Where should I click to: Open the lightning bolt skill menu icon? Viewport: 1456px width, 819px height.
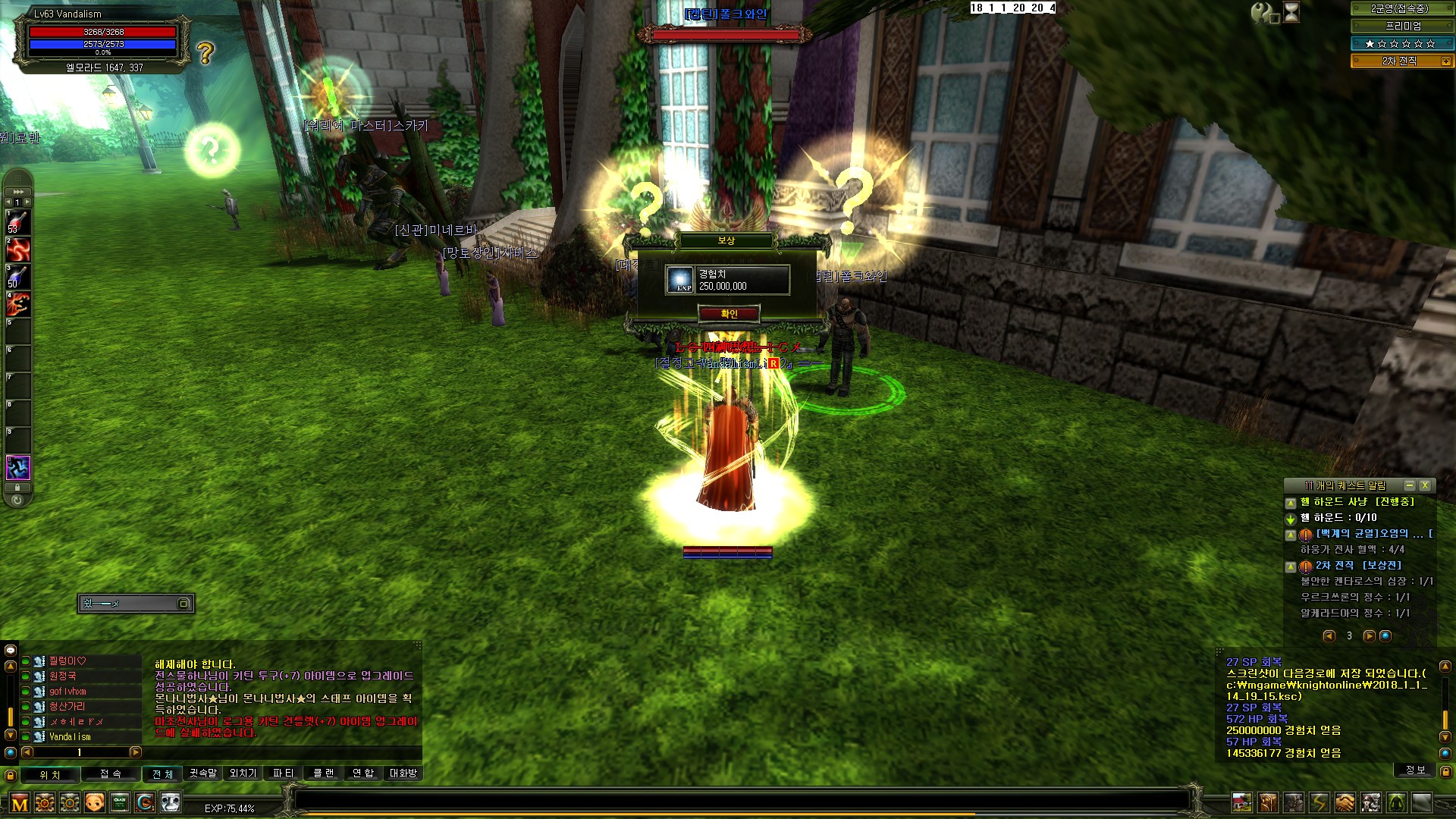[x=1319, y=802]
